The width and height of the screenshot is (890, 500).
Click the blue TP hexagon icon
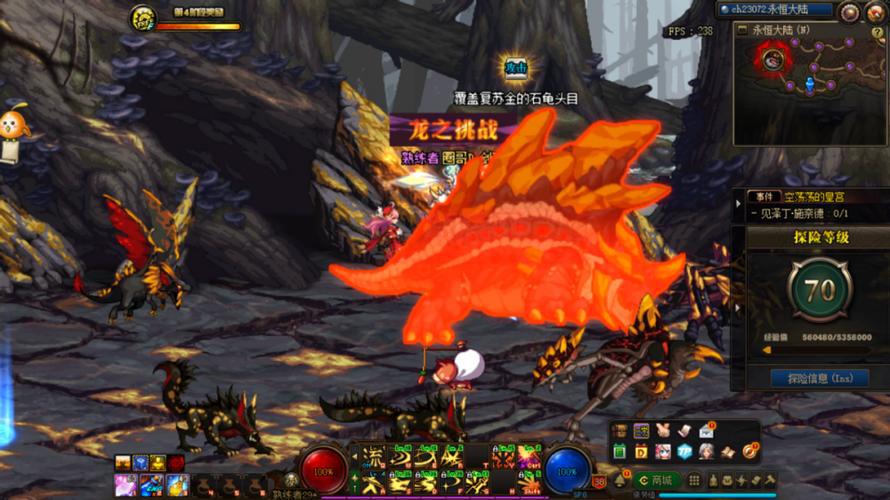click(x=685, y=452)
